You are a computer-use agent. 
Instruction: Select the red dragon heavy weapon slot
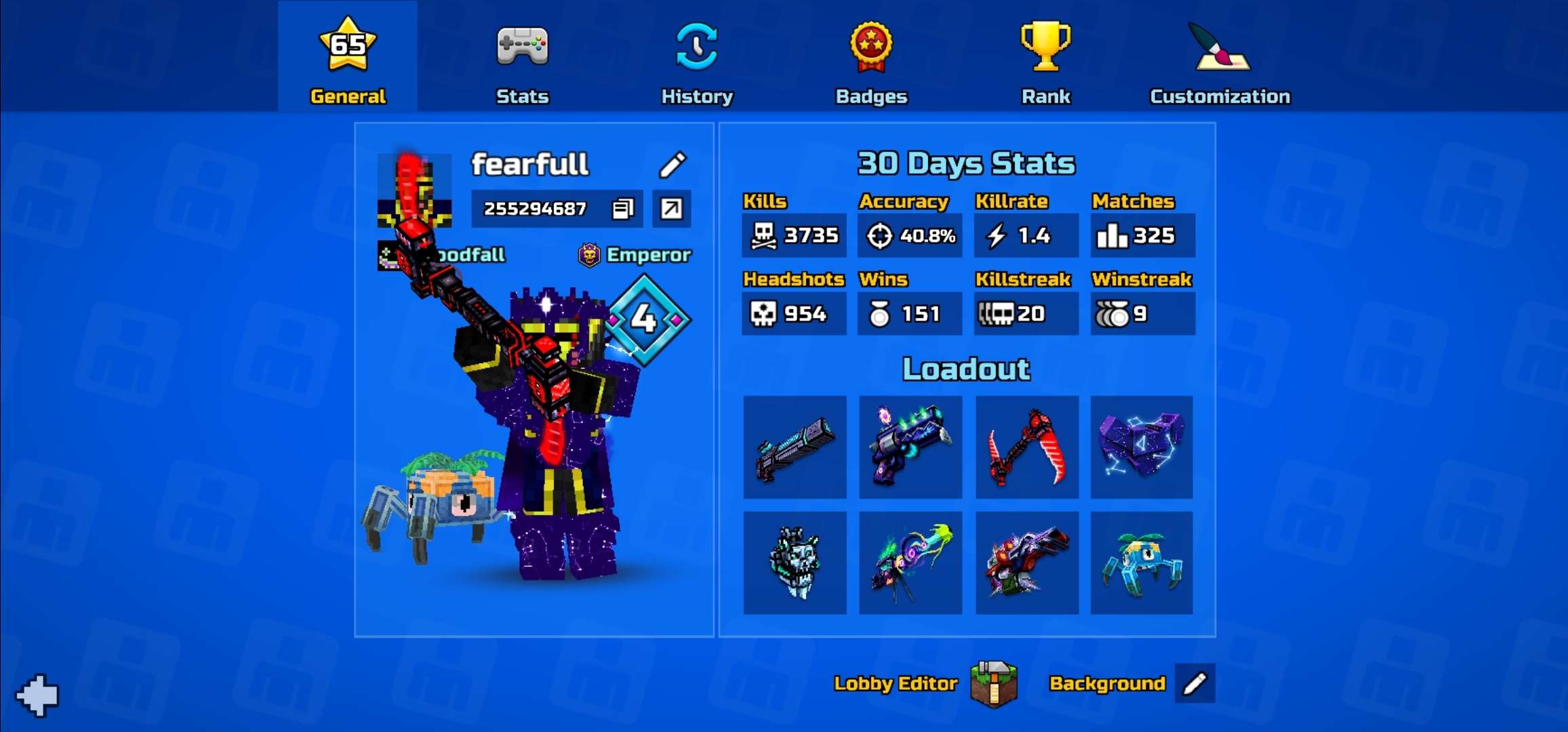(1026, 563)
